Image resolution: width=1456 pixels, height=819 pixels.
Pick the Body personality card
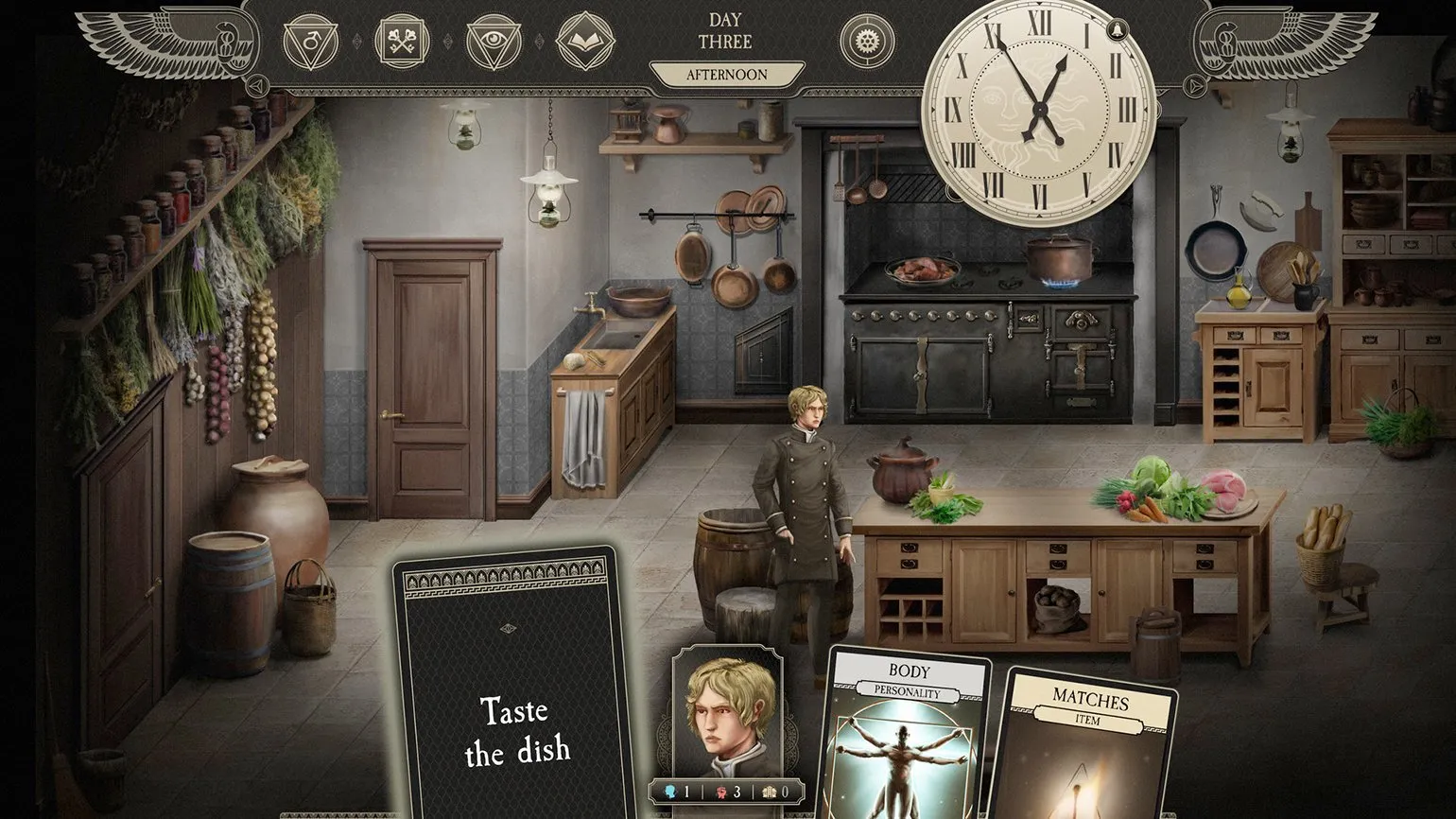[908, 738]
